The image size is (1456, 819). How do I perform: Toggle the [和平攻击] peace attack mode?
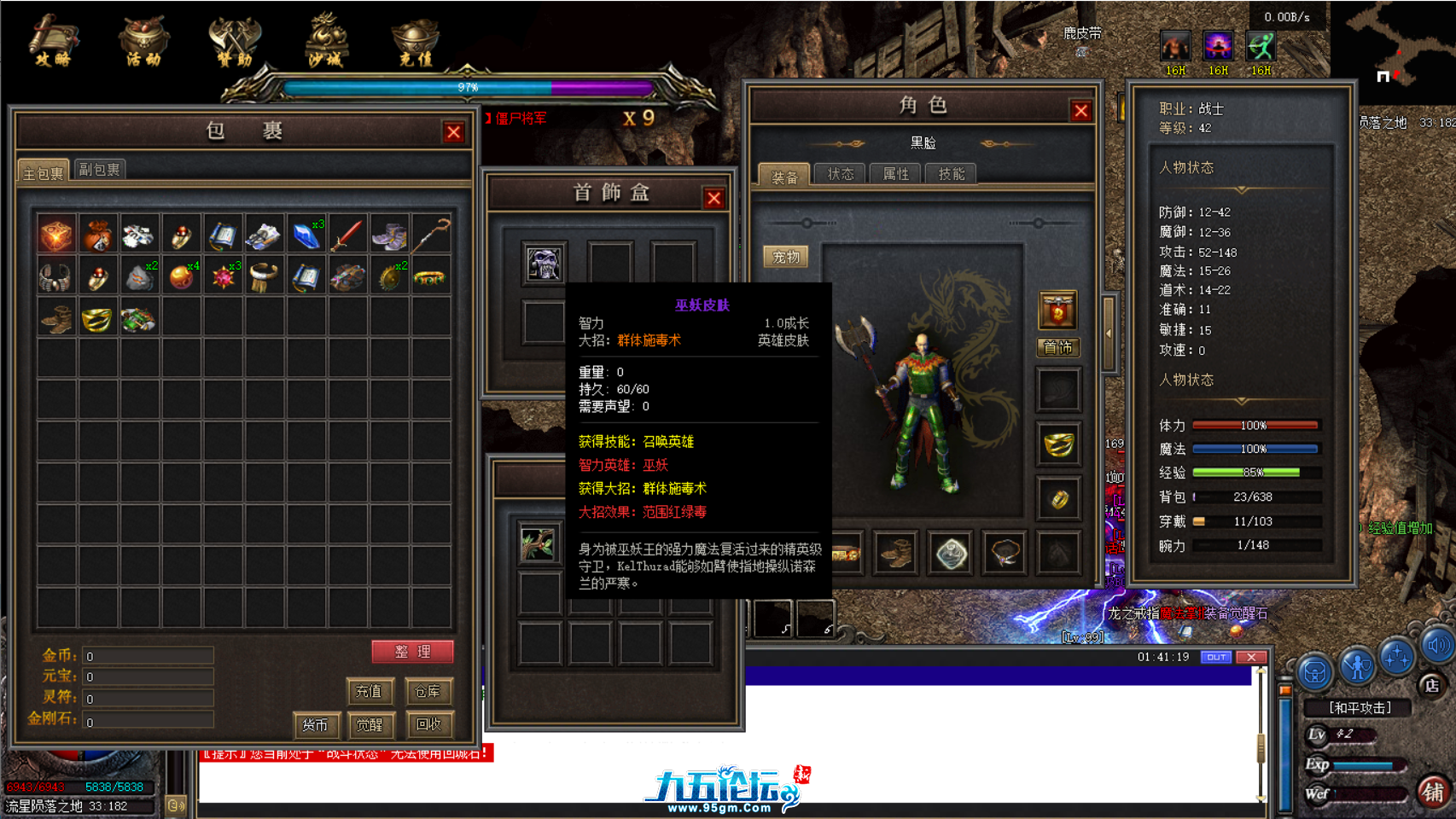1360,707
